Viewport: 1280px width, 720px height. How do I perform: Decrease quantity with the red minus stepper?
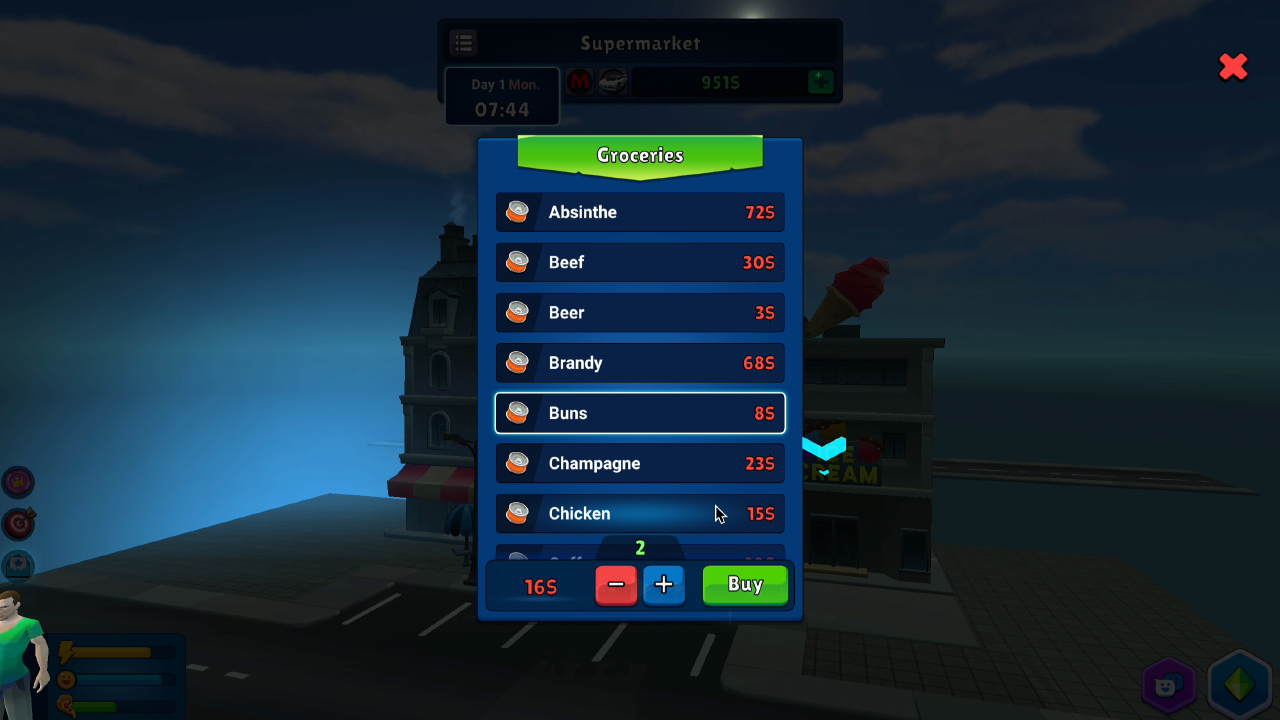point(616,585)
